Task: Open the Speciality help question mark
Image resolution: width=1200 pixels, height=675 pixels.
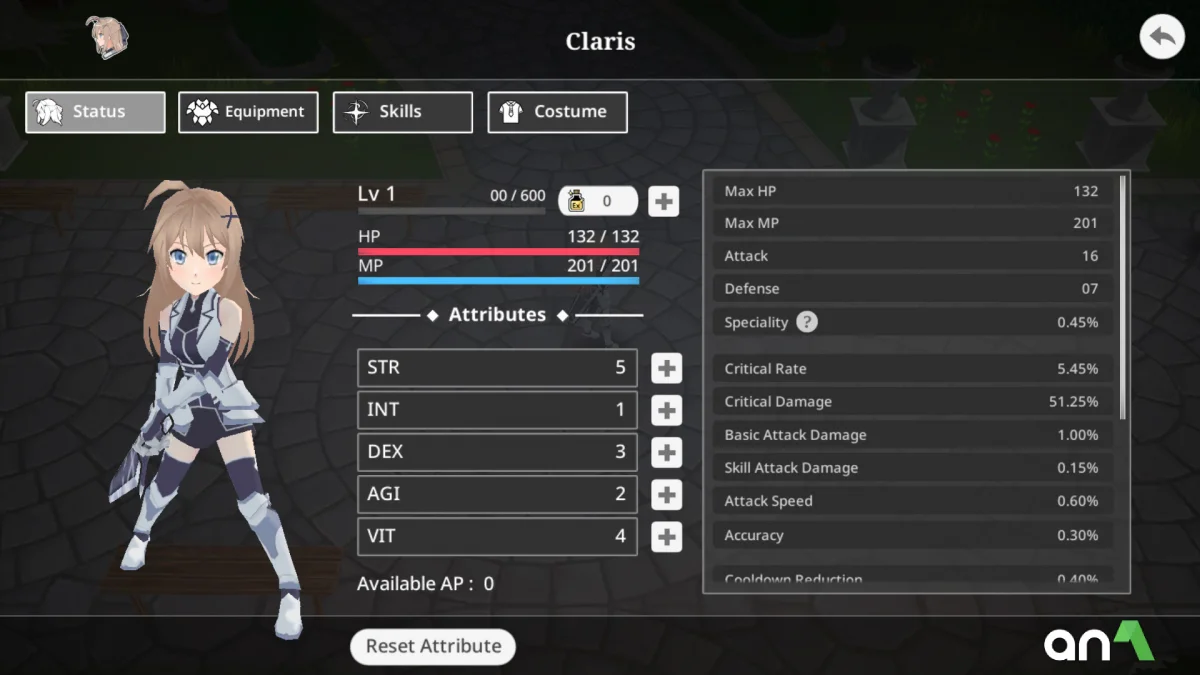Action: 807,322
